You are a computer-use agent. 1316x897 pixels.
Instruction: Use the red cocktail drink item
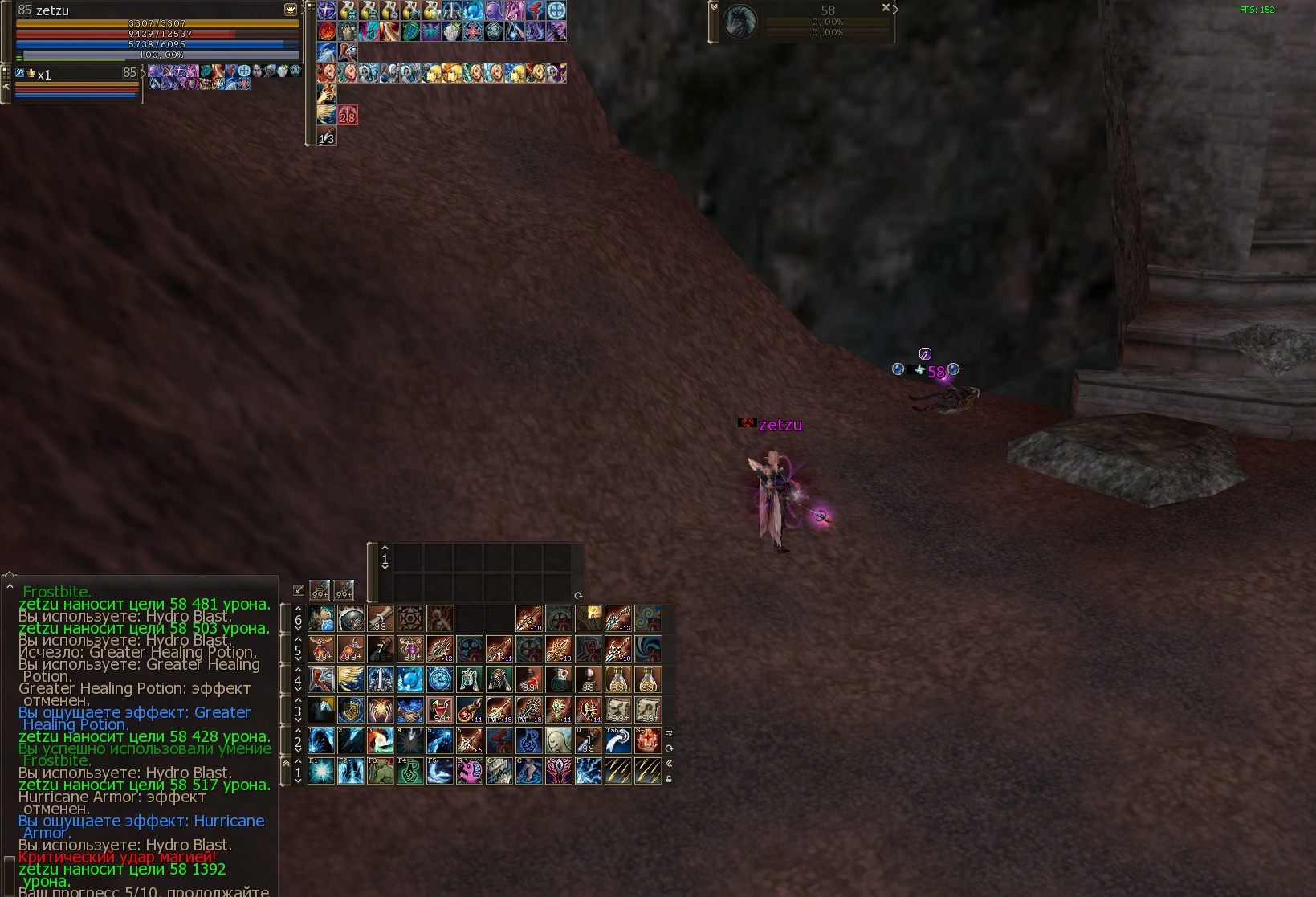(x=440, y=710)
